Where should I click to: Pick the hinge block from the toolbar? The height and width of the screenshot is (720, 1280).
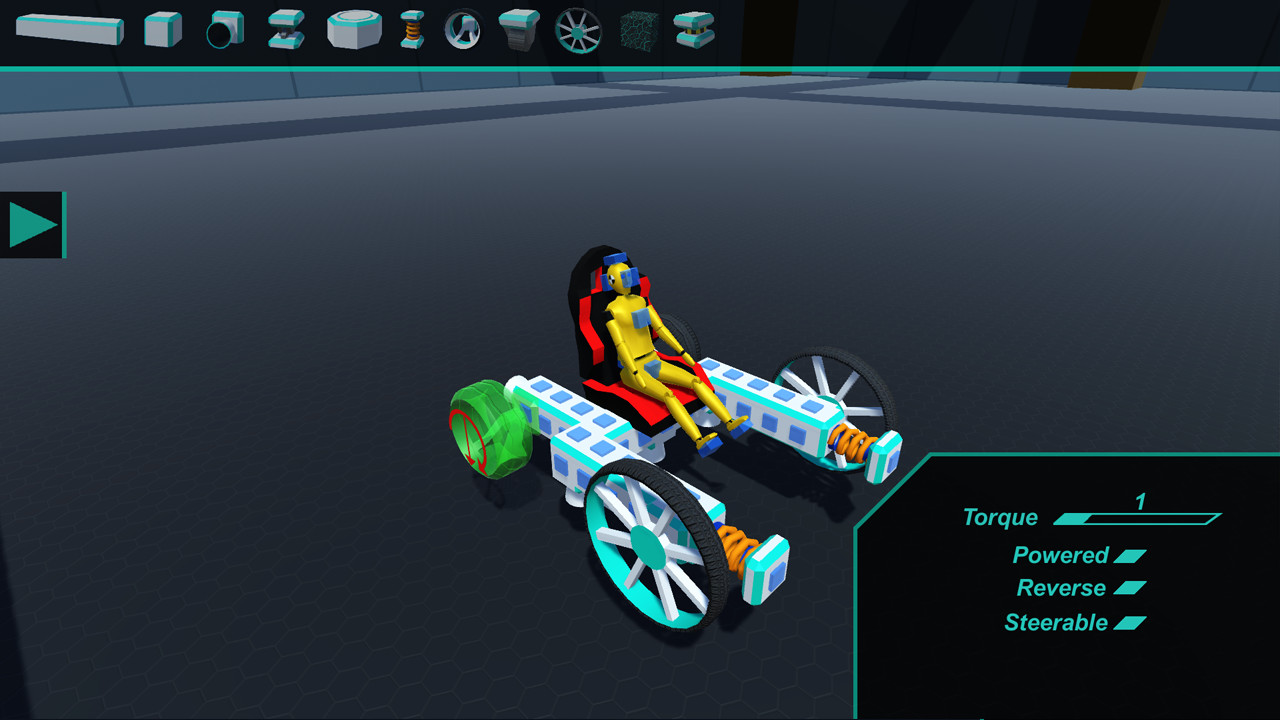point(283,28)
